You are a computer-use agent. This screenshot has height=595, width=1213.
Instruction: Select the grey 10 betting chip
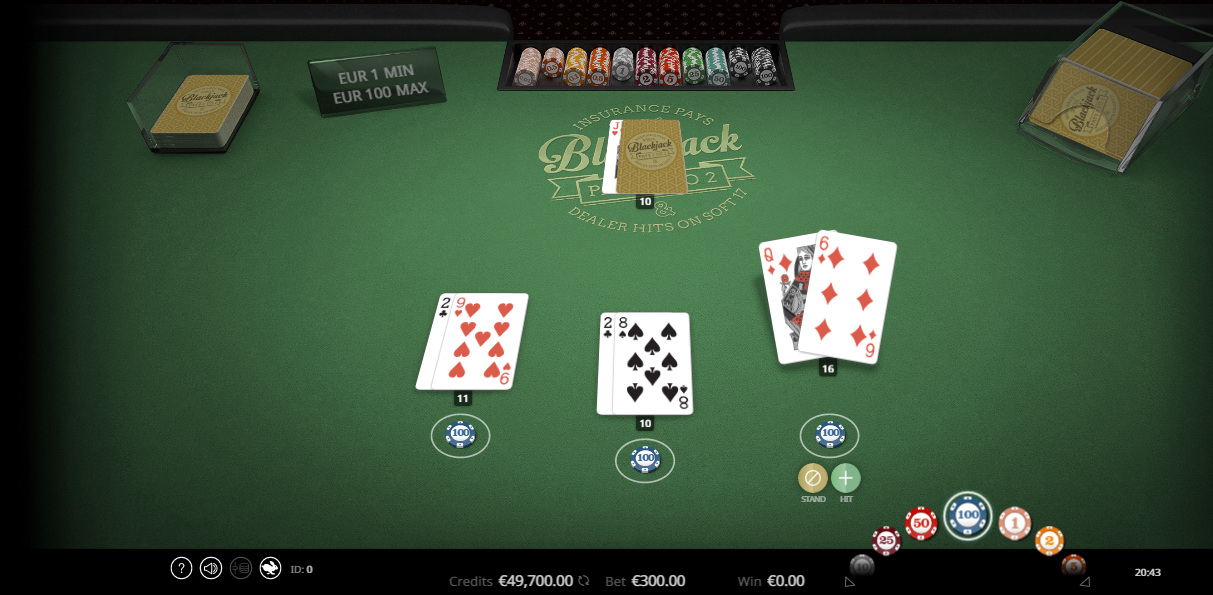click(861, 565)
